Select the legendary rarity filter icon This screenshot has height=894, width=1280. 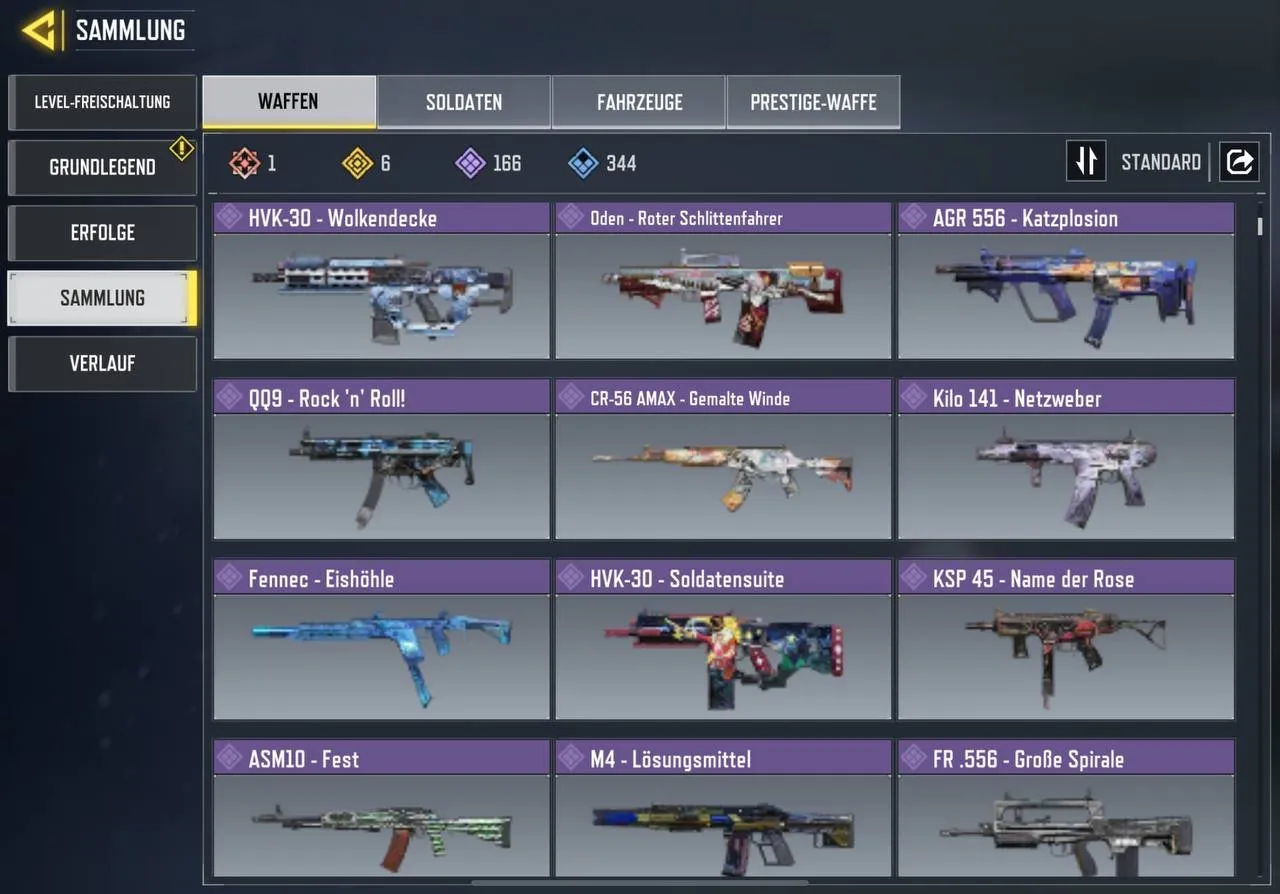point(244,163)
